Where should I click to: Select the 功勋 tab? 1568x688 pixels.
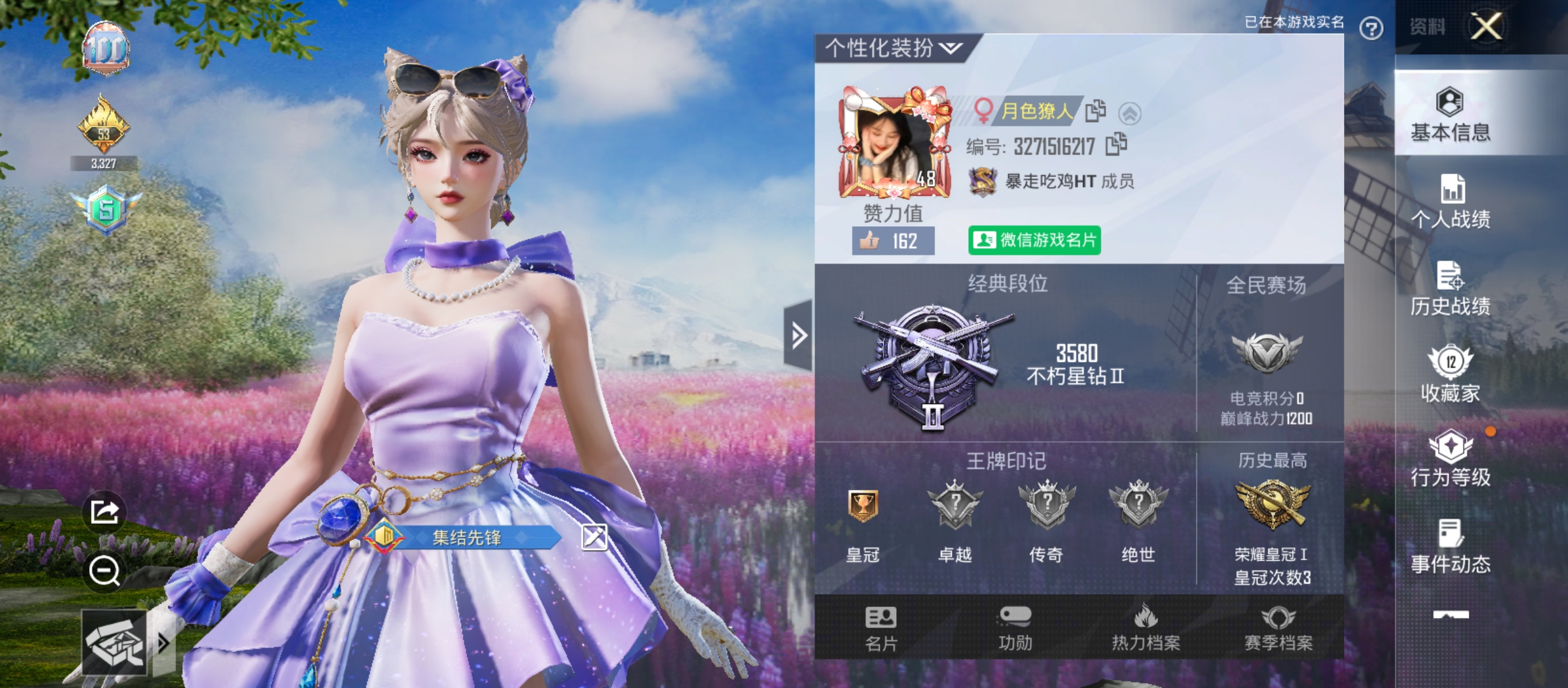(x=1015, y=627)
